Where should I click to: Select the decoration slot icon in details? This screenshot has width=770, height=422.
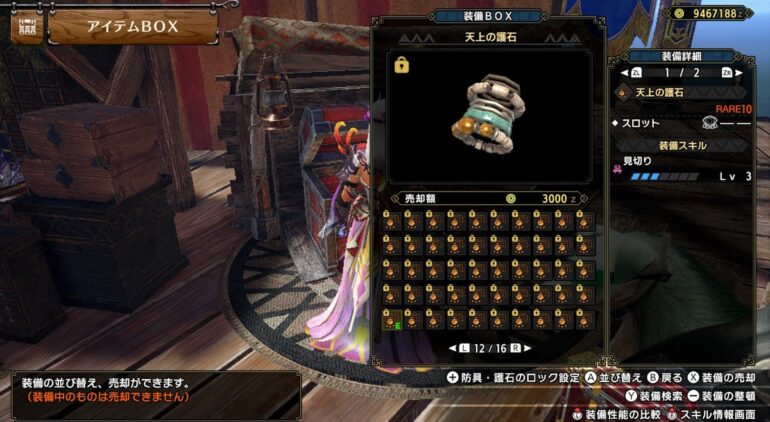tap(711, 123)
